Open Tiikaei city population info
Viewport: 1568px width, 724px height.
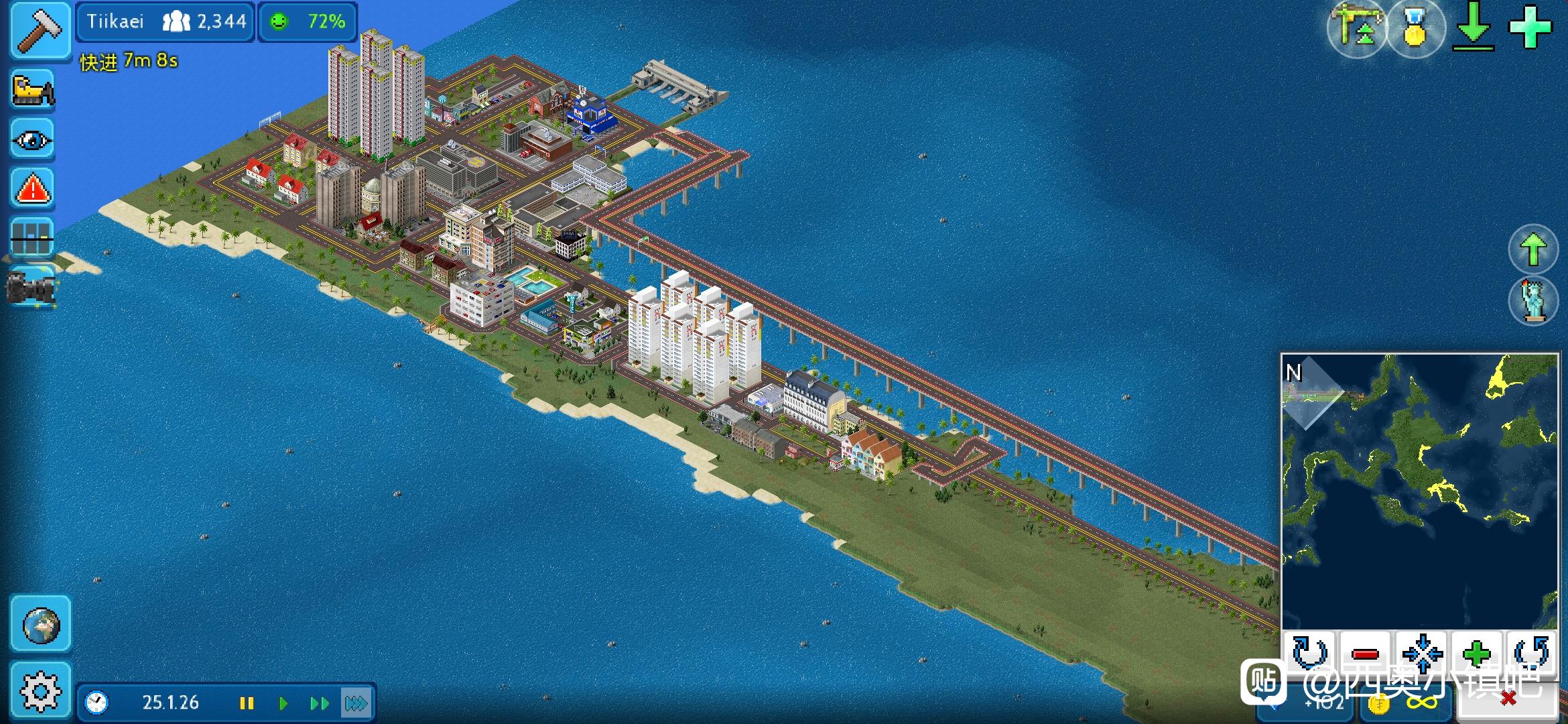click(166, 22)
